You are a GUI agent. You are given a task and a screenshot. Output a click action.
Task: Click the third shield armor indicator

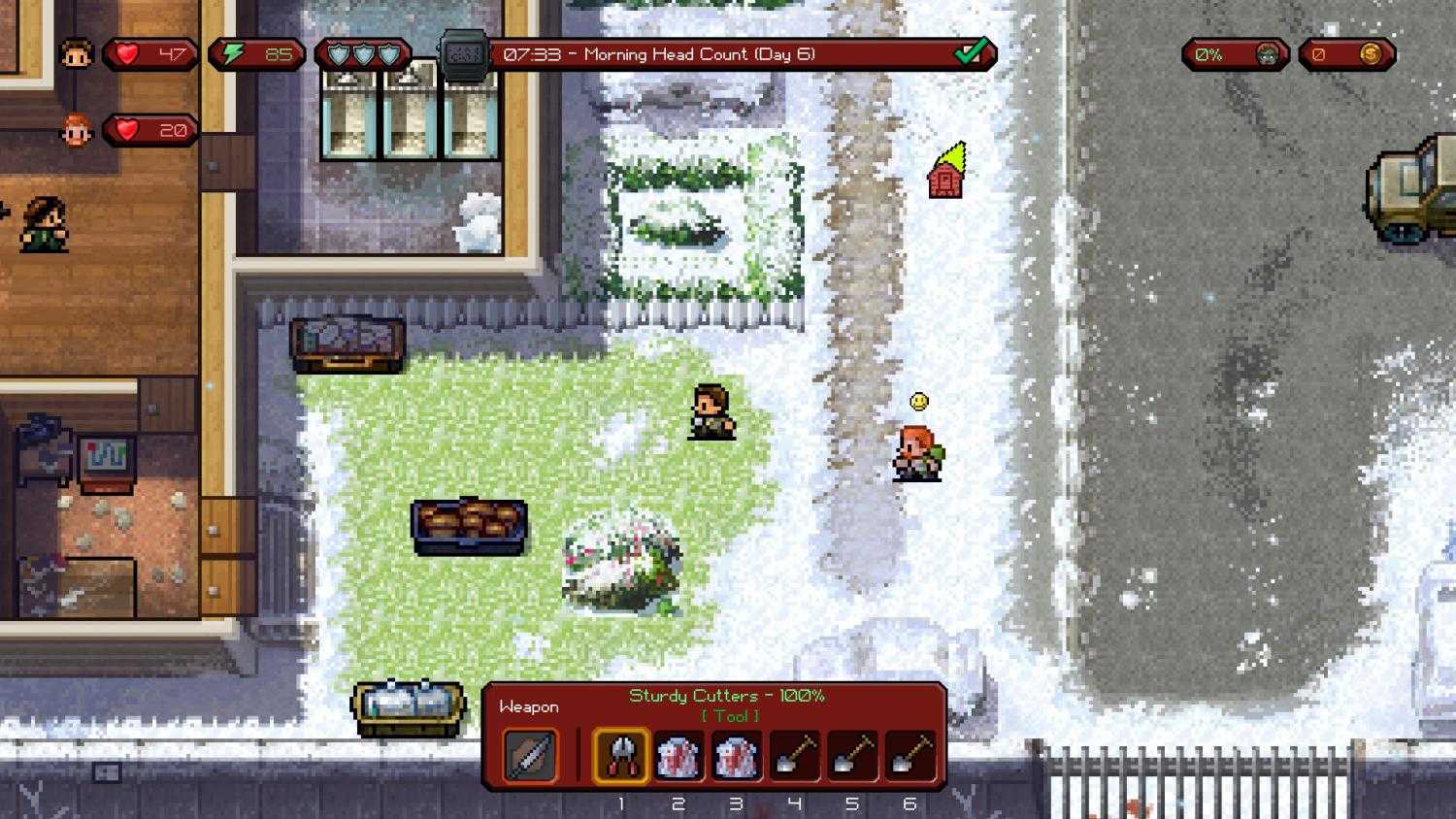388,53
